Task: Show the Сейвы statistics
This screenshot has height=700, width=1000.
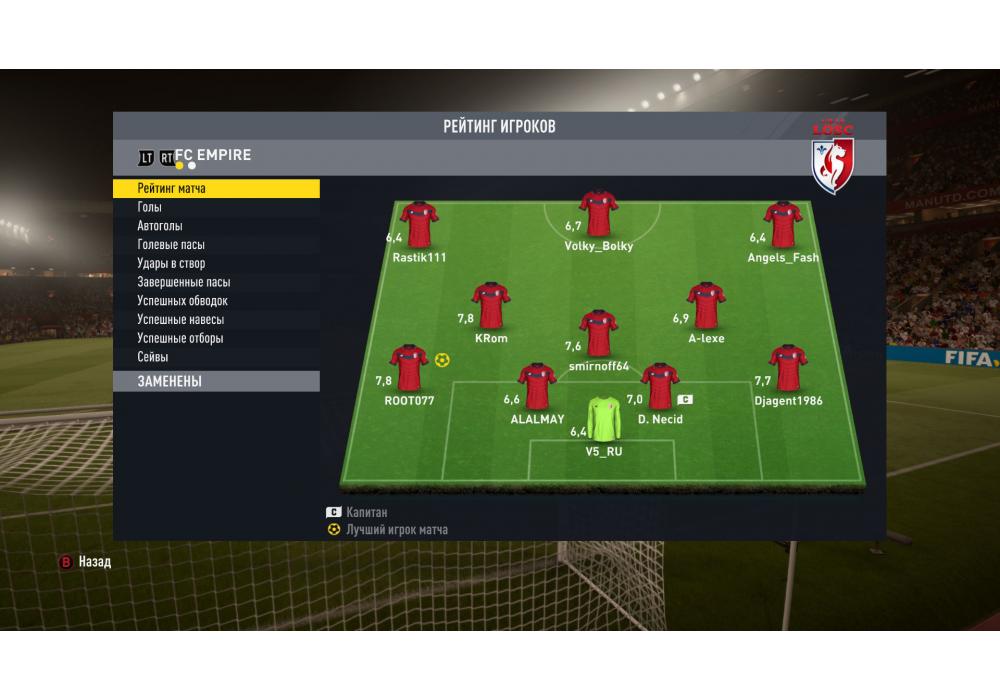Action: click(153, 357)
